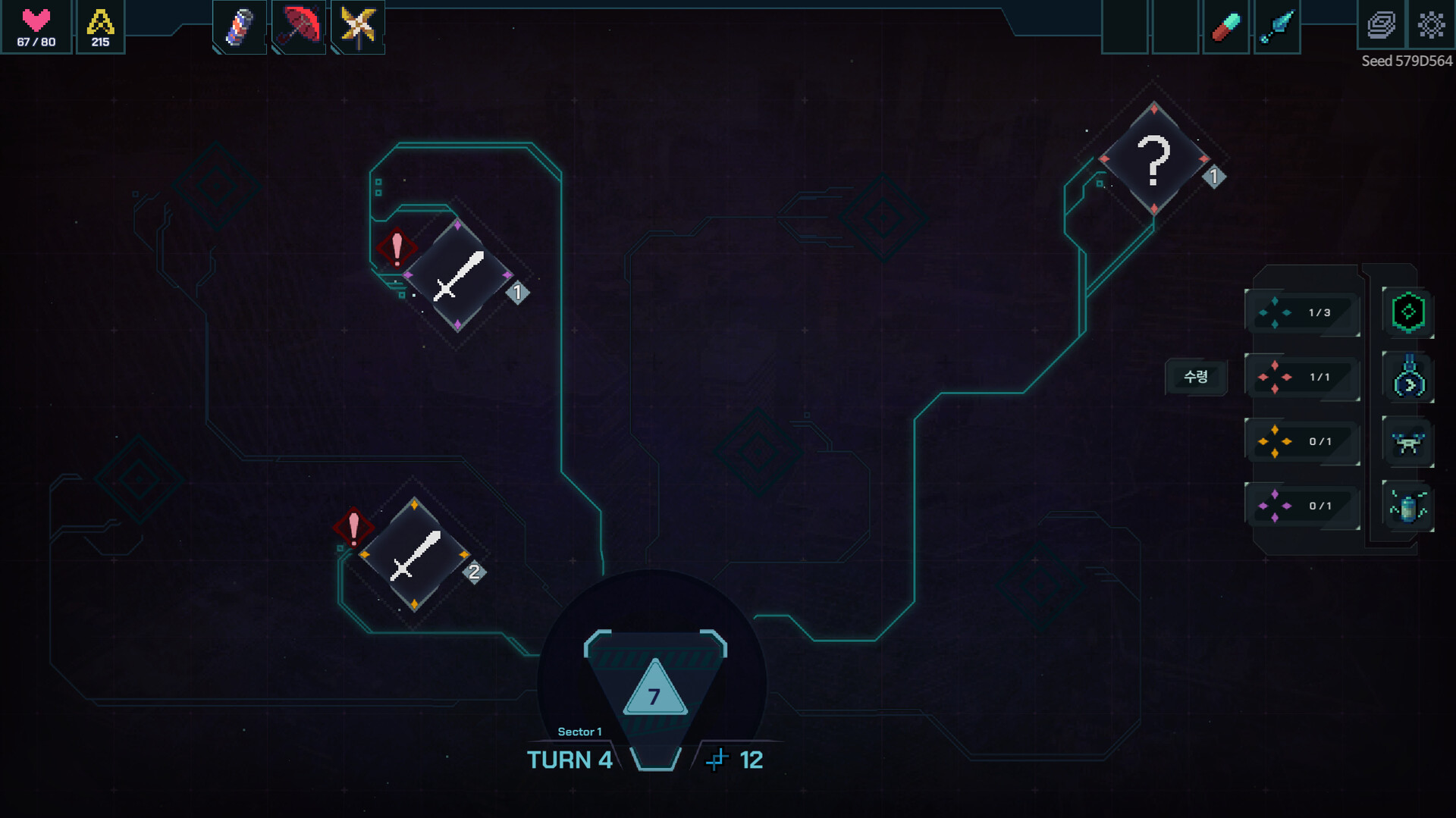
Task: Click the pill icon in the top-right
Action: 1226,25
